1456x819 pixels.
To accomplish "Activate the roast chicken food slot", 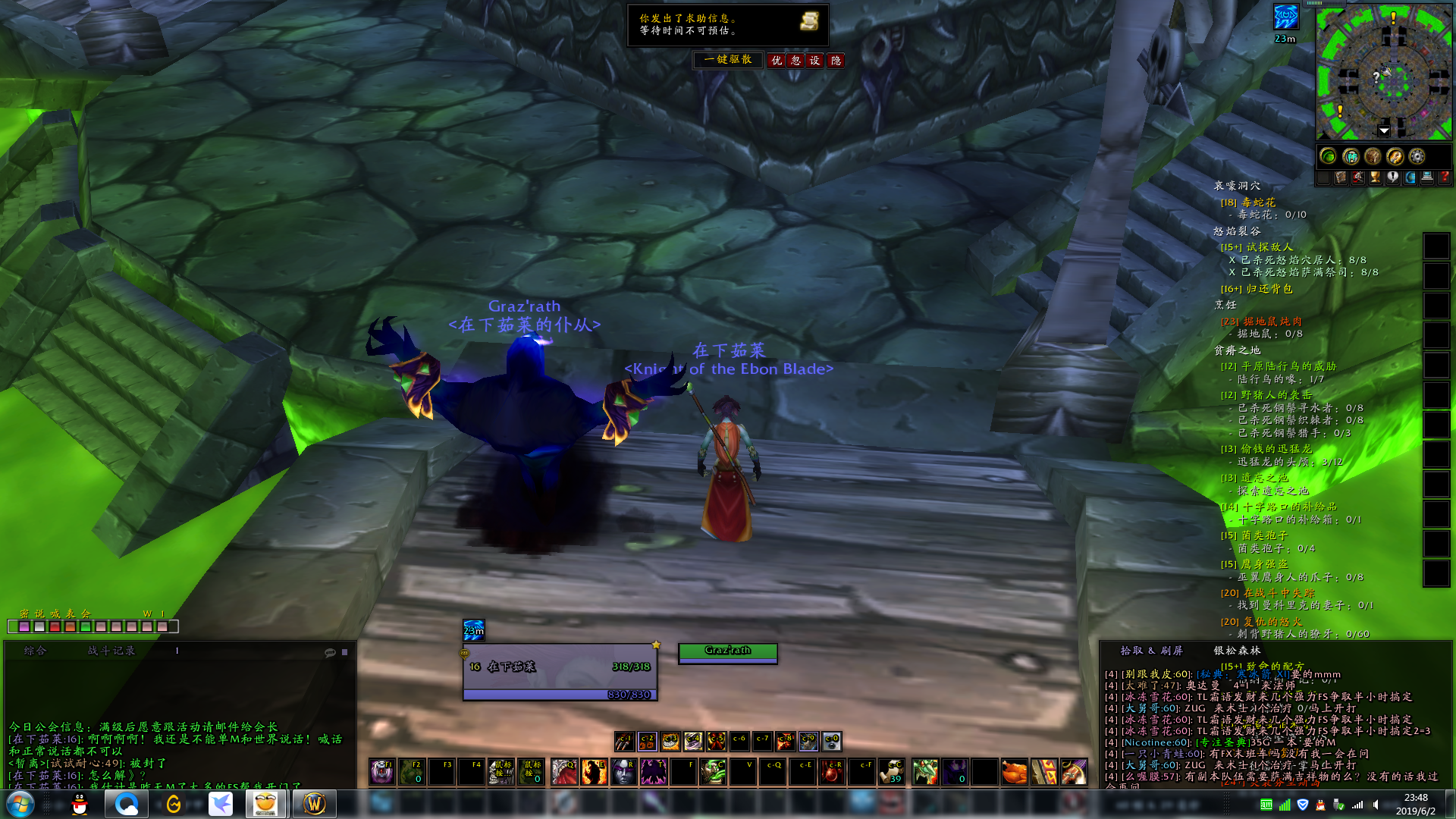I will pyautogui.click(x=1014, y=772).
